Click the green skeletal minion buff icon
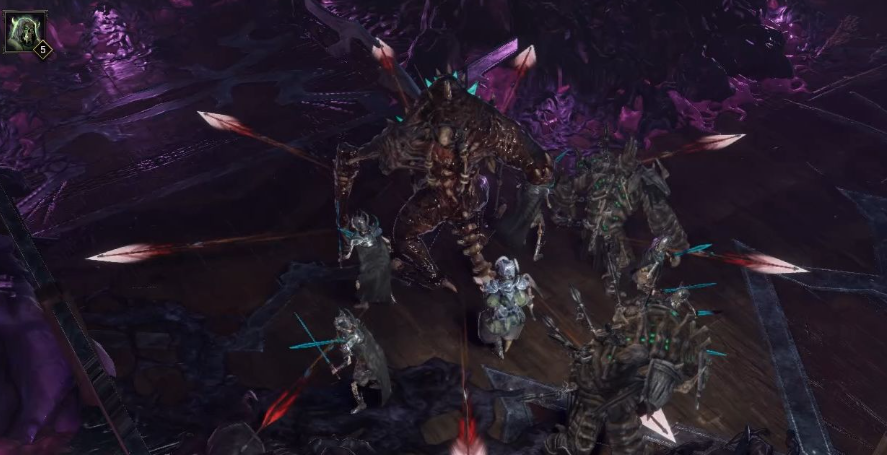 pyautogui.click(x=26, y=30)
